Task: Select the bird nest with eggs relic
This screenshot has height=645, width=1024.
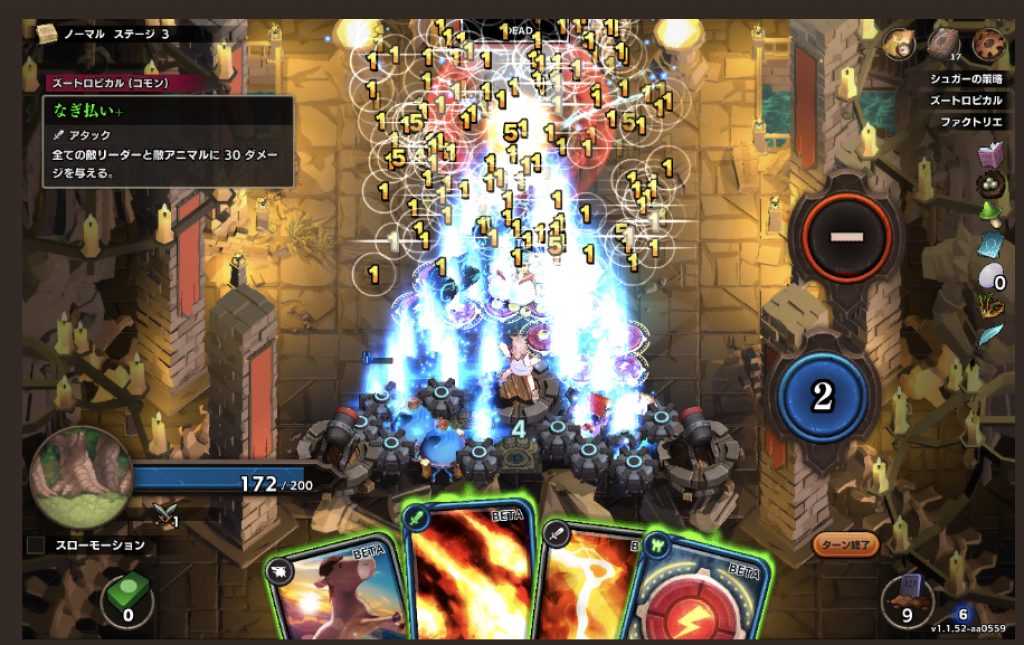Action: point(990,186)
